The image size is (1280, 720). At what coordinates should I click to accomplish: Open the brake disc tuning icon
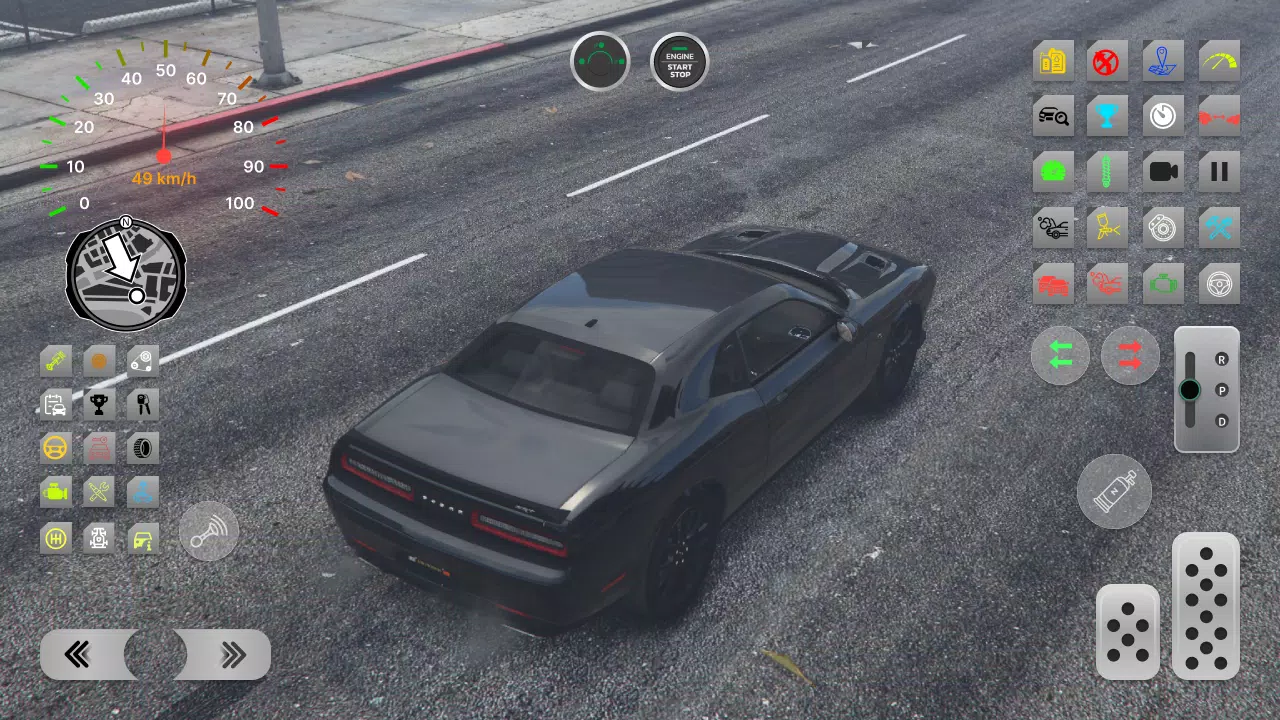click(1163, 227)
